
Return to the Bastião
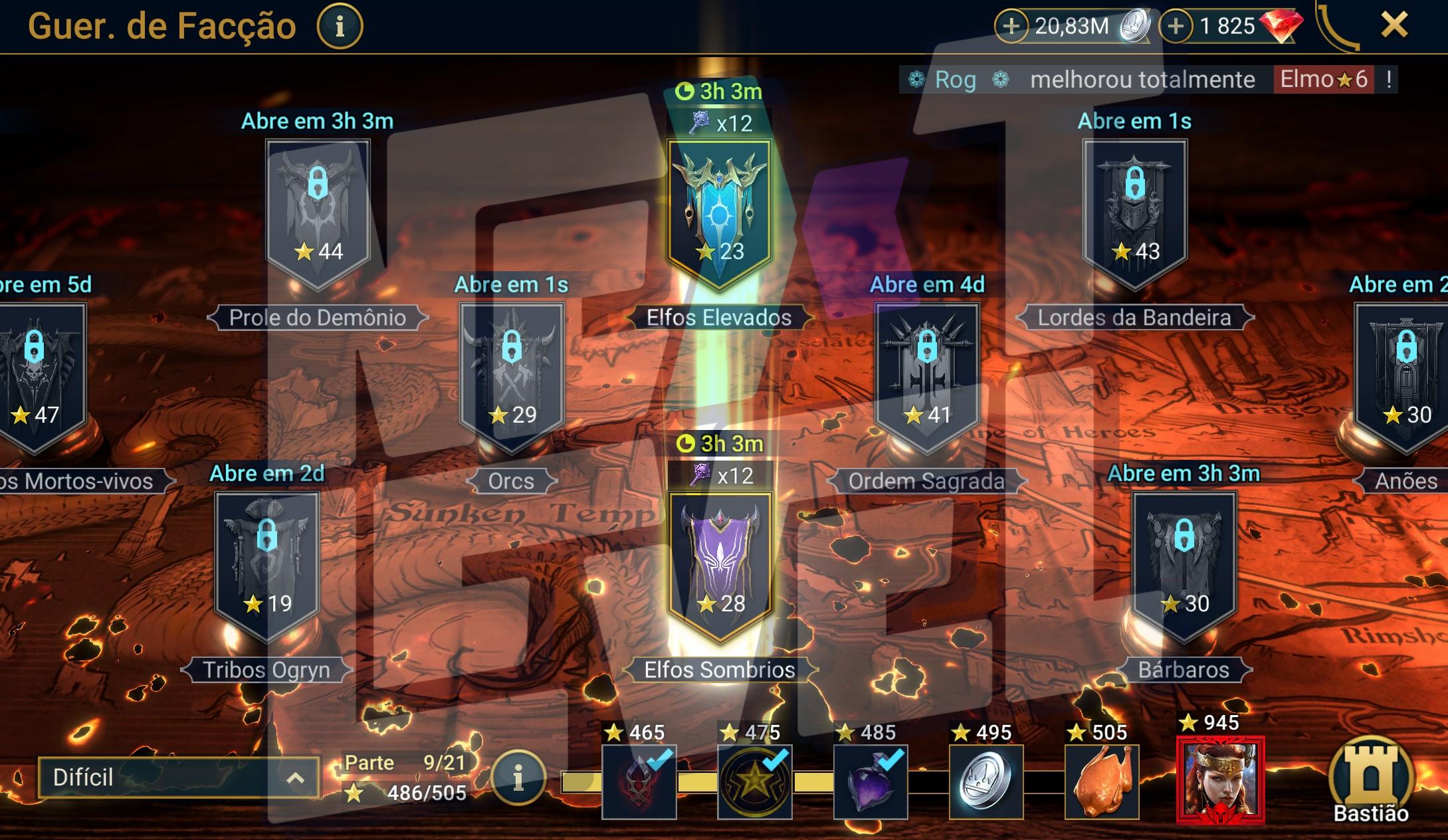tap(1370, 782)
